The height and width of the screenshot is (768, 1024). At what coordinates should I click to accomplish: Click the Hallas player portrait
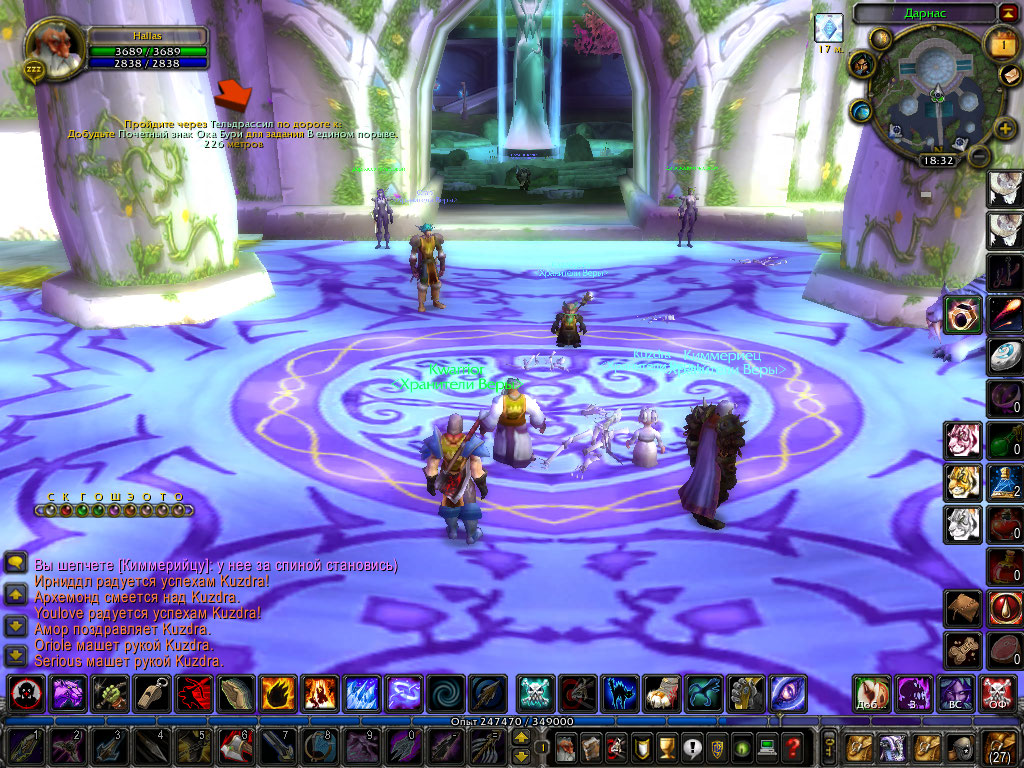[55, 47]
